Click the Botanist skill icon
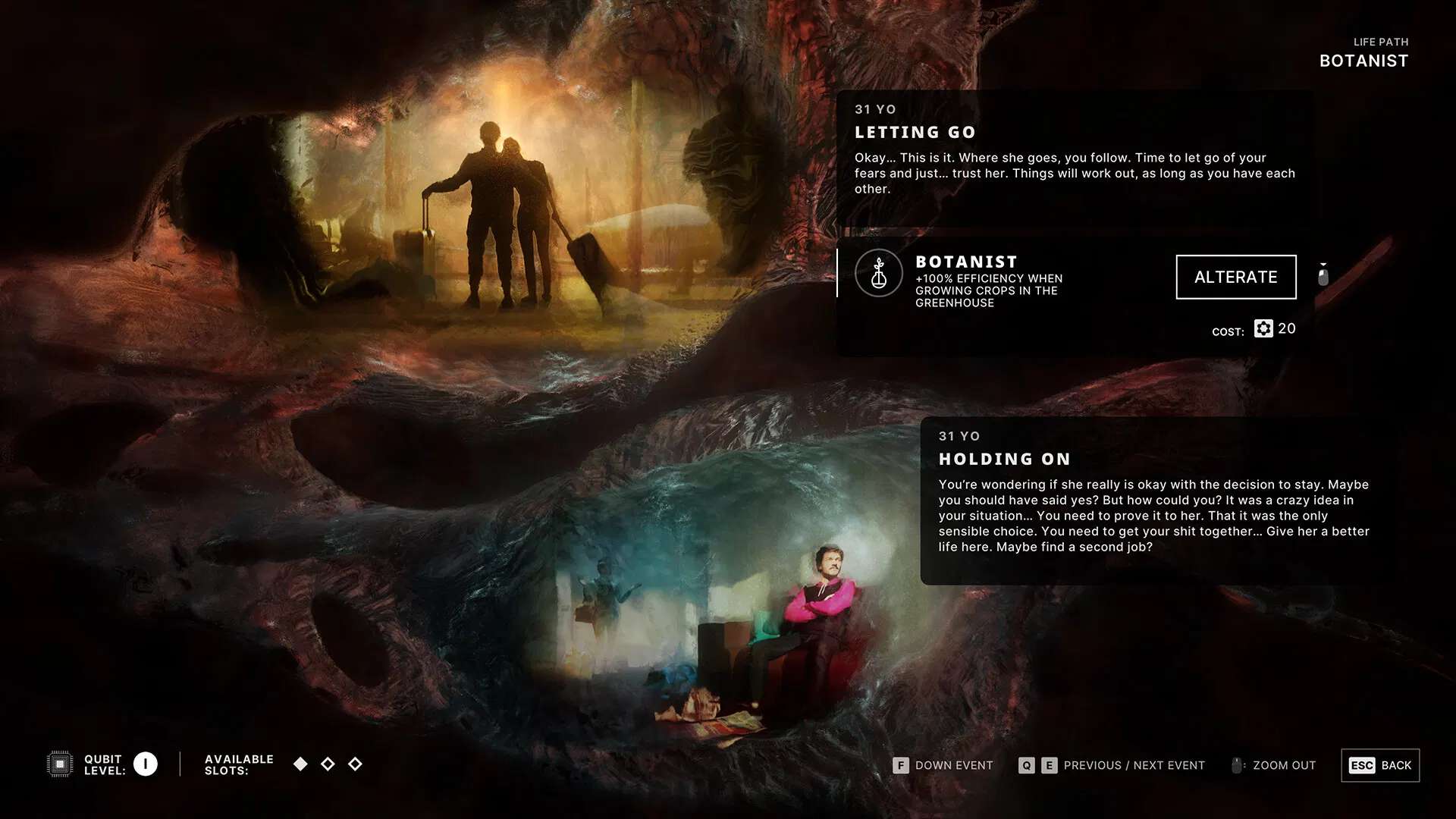Screen dimensions: 1456x819 pyautogui.click(x=878, y=274)
